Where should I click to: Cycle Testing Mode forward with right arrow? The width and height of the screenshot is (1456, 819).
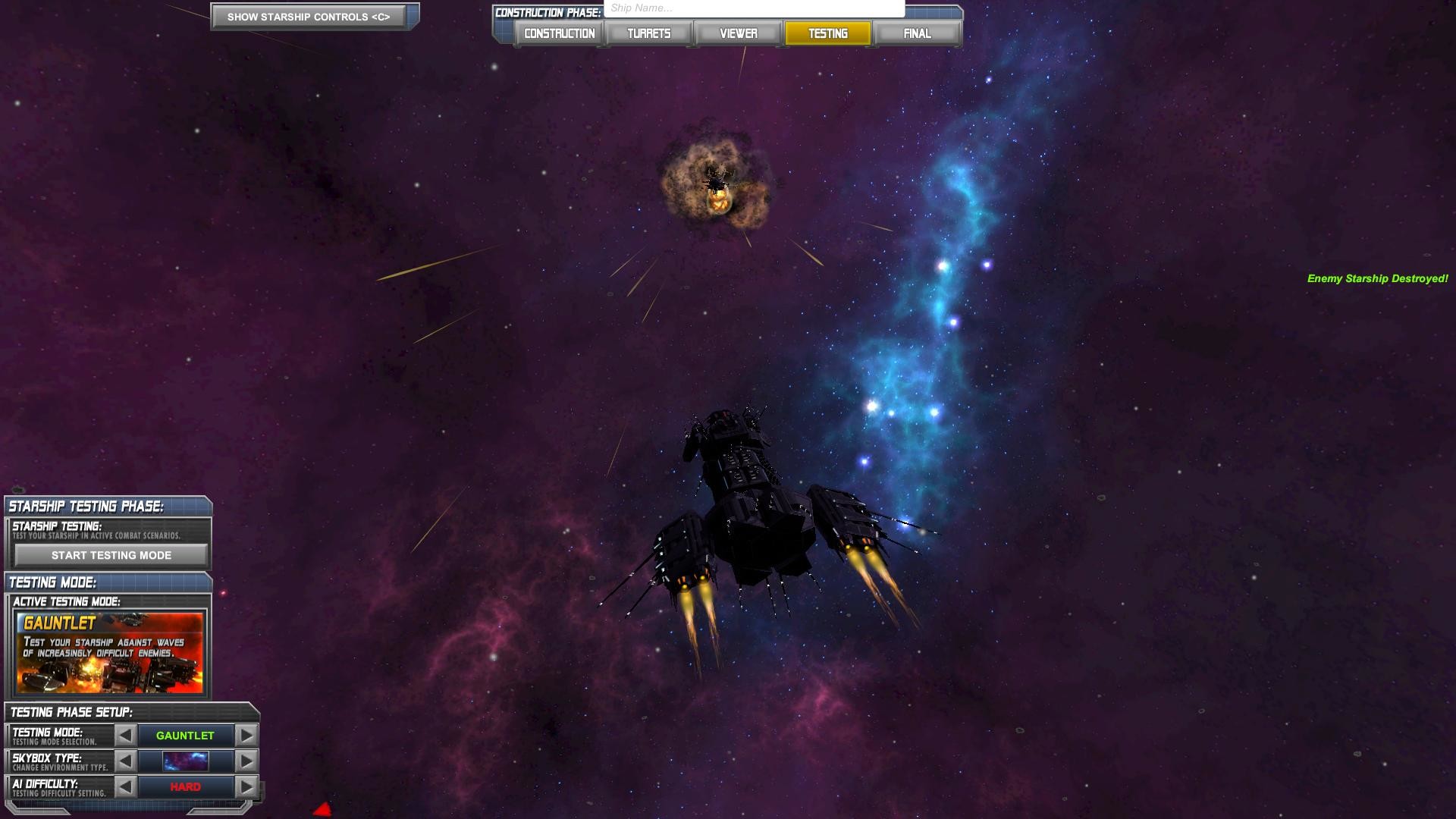[x=245, y=735]
